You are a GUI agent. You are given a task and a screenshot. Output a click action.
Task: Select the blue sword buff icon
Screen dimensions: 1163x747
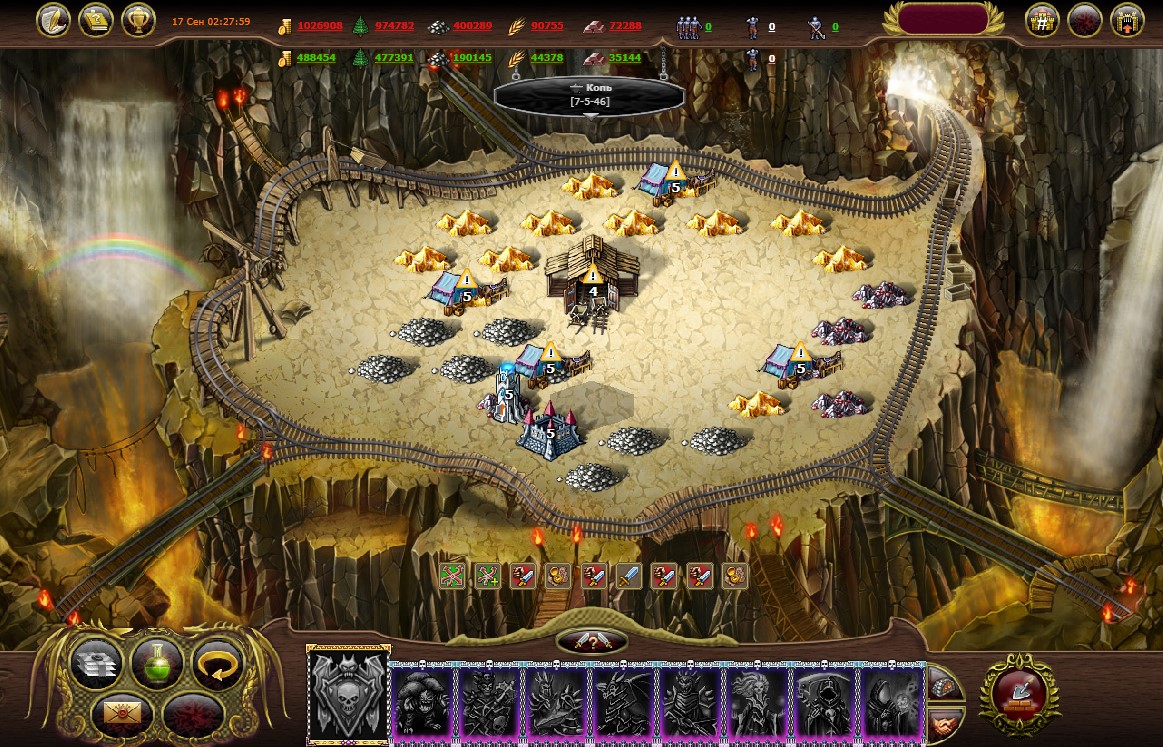[x=628, y=575]
